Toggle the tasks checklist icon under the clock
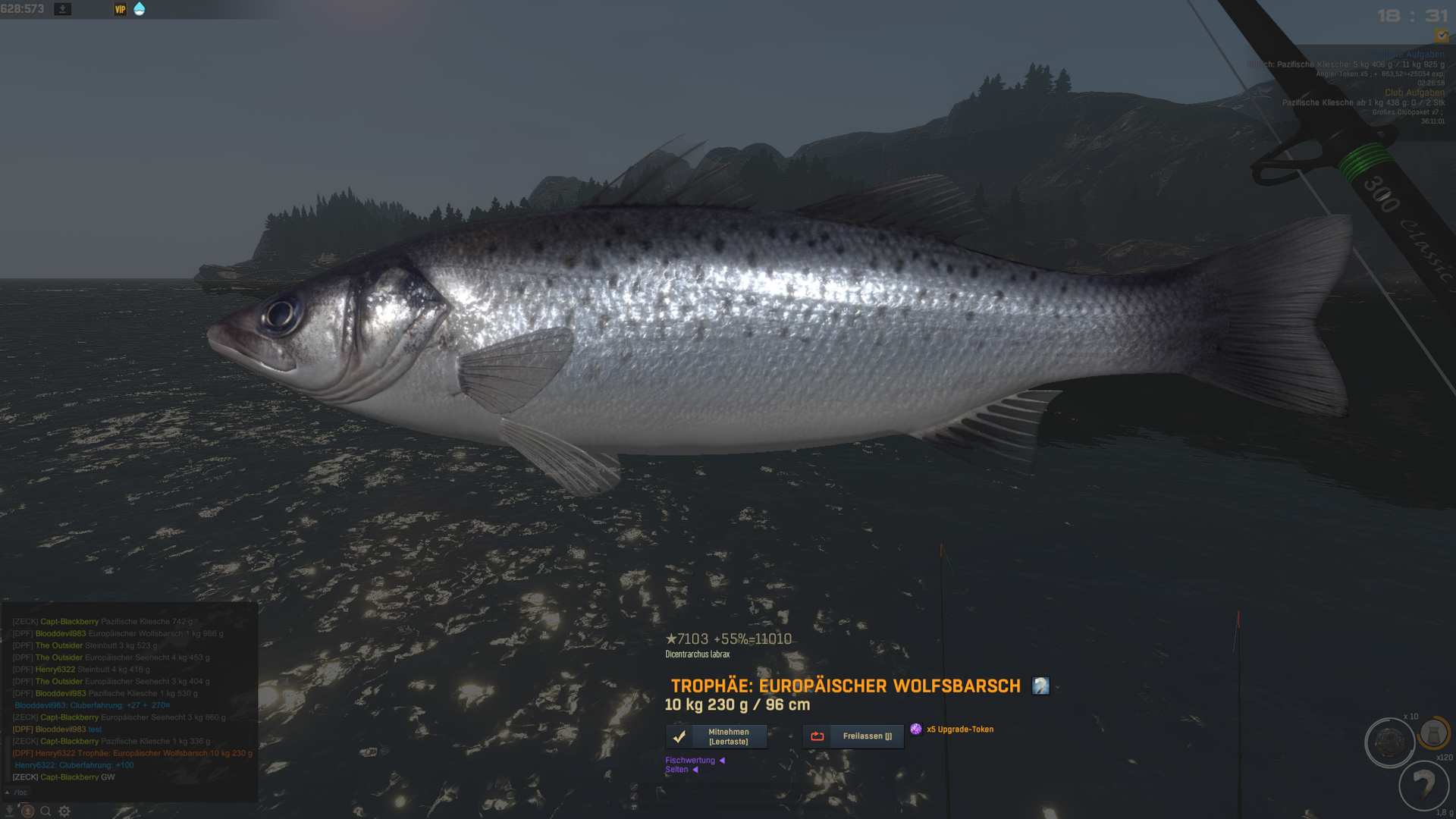 (x=1441, y=36)
